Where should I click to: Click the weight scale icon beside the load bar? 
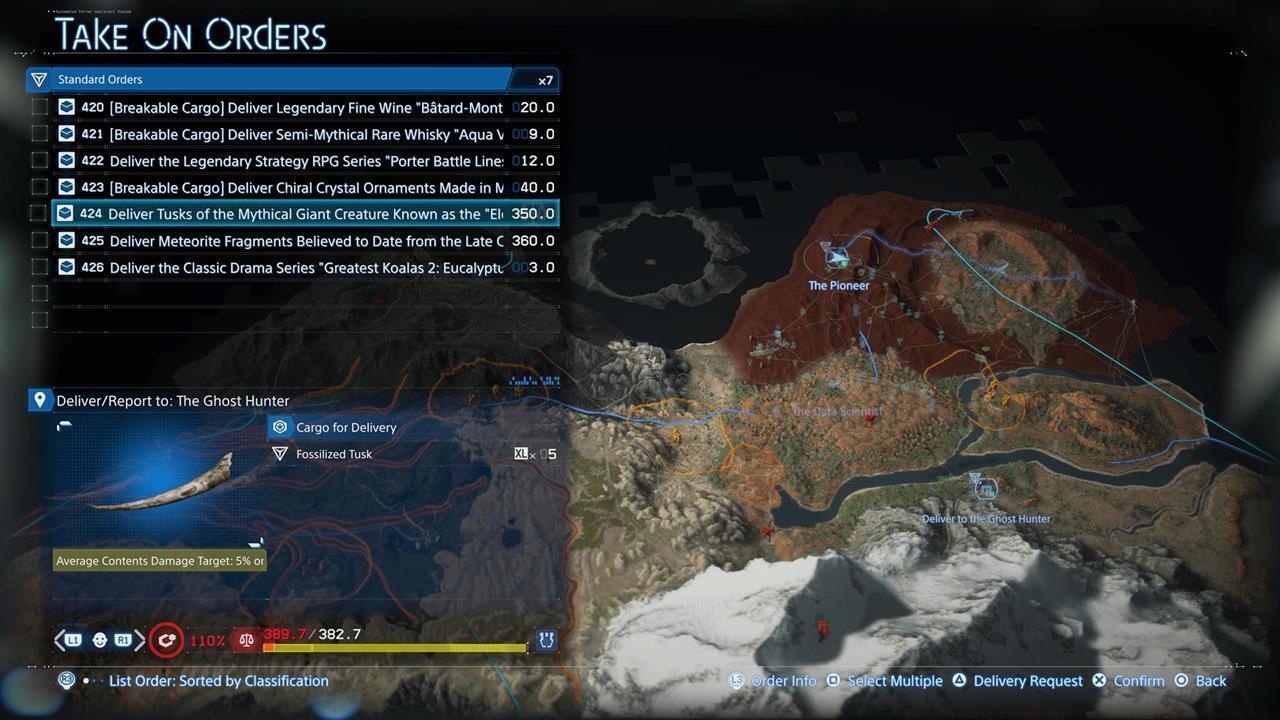tap(246, 639)
